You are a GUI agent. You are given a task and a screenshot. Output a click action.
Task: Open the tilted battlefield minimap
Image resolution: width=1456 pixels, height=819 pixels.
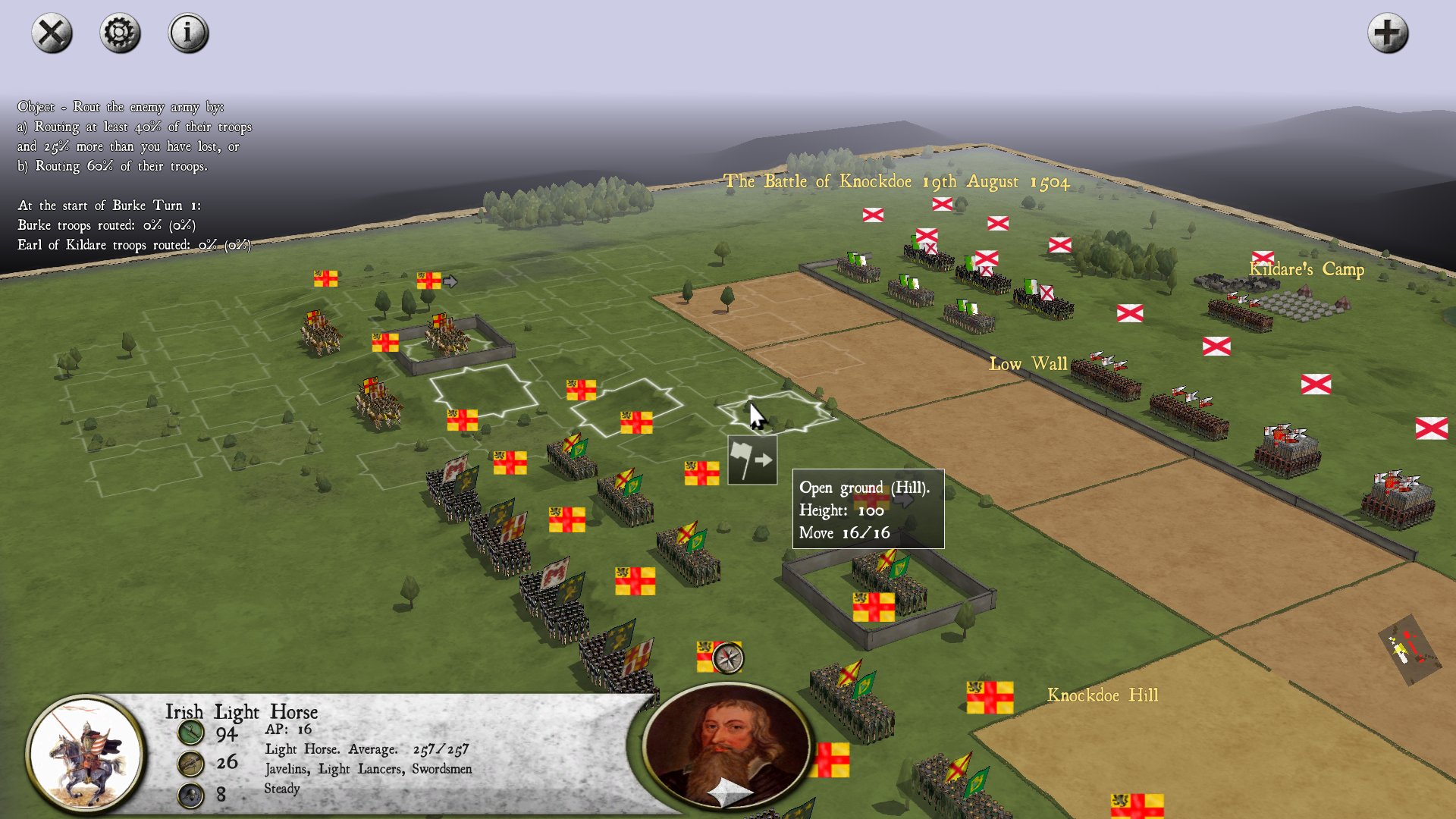pyautogui.click(x=1409, y=649)
